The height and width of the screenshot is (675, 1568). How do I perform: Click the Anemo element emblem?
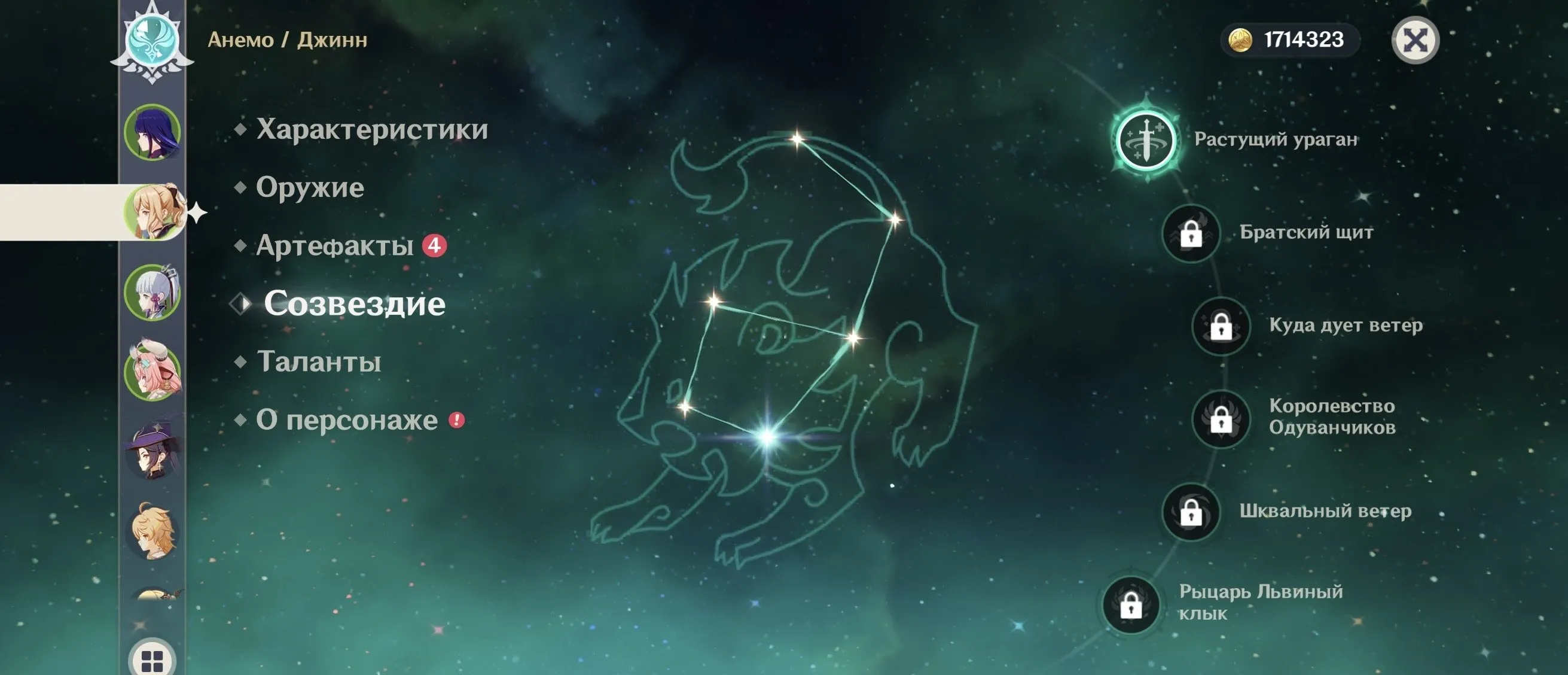[x=152, y=40]
